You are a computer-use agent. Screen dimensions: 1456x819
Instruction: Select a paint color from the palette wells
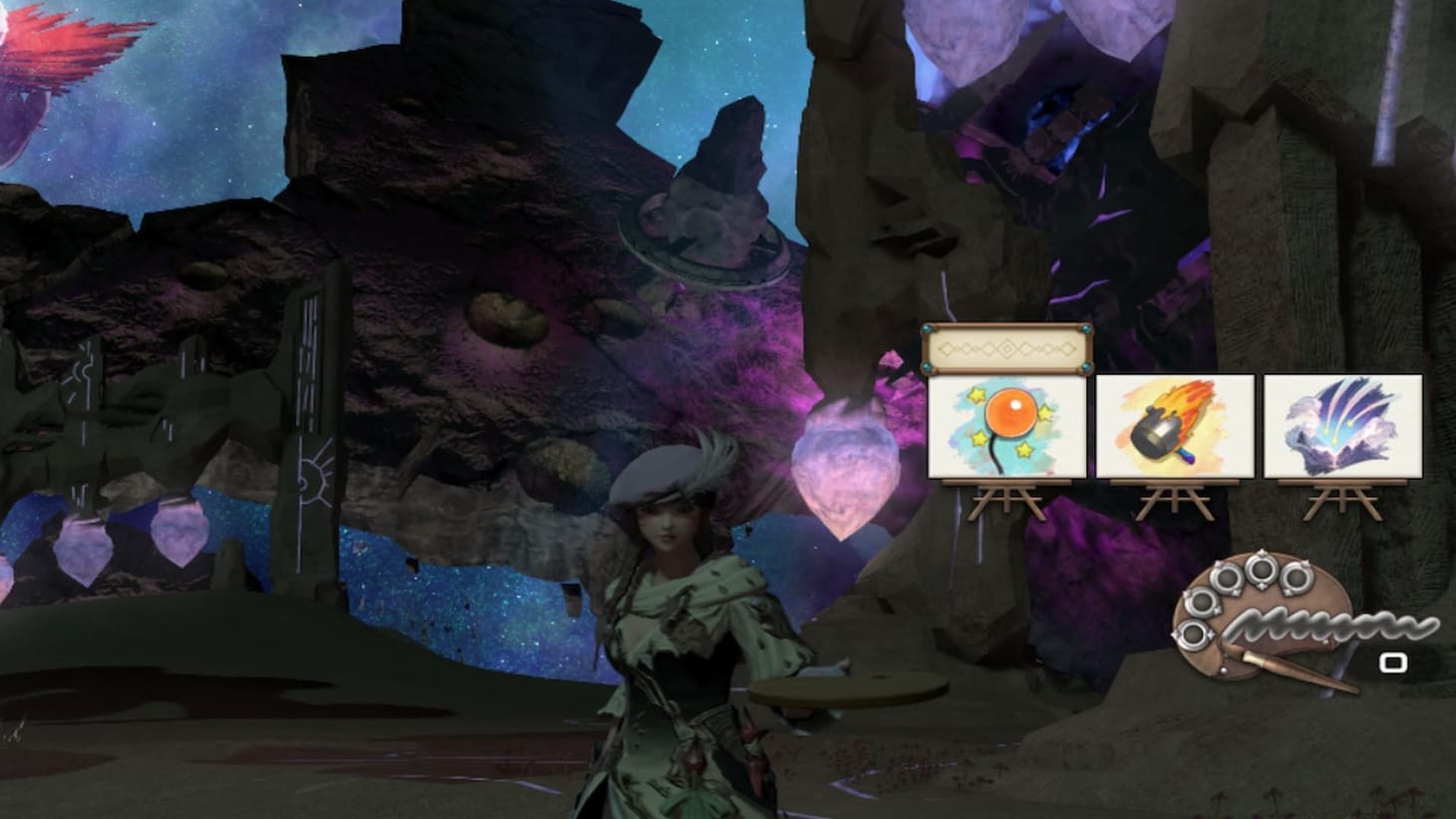(x=1227, y=581)
